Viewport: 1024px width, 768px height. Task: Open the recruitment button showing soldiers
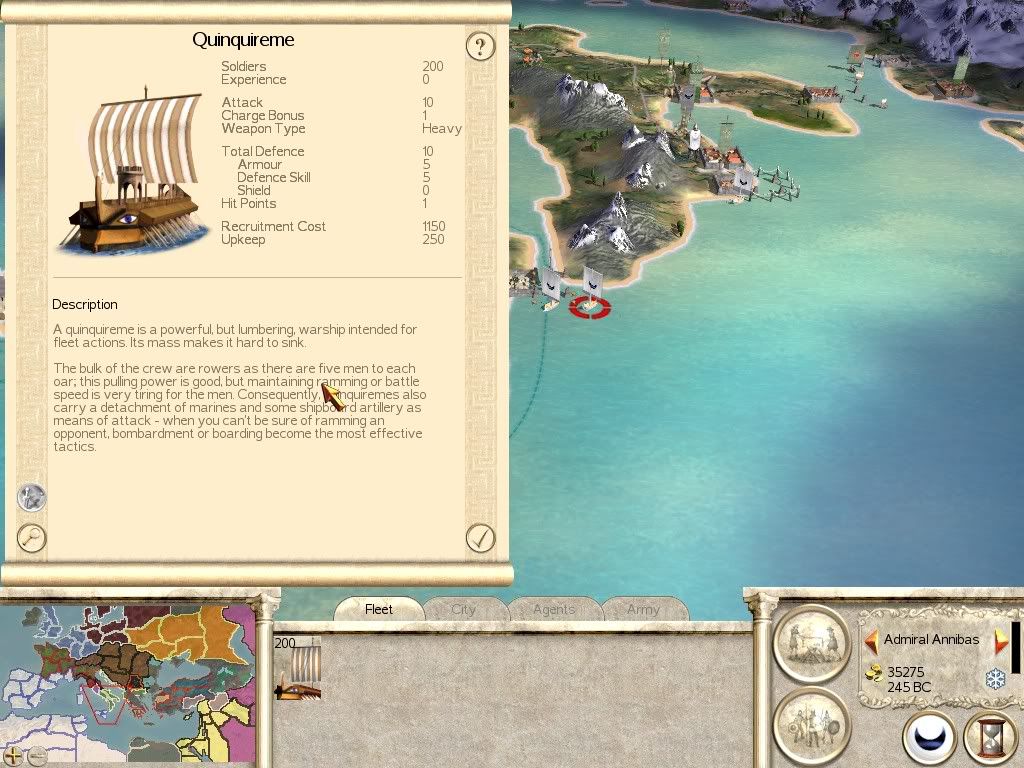click(x=811, y=724)
